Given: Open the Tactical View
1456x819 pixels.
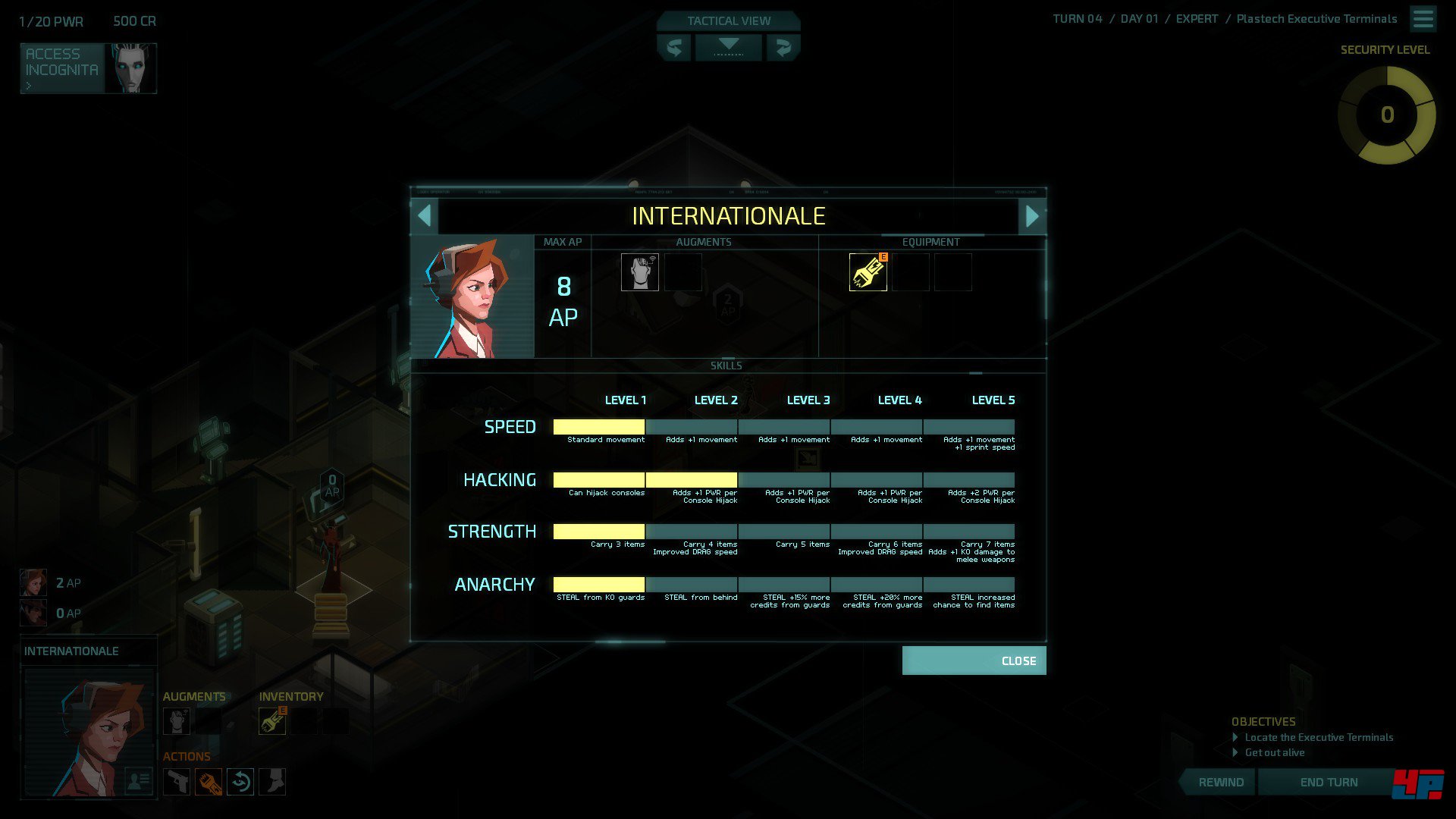Looking at the screenshot, I should [x=728, y=21].
